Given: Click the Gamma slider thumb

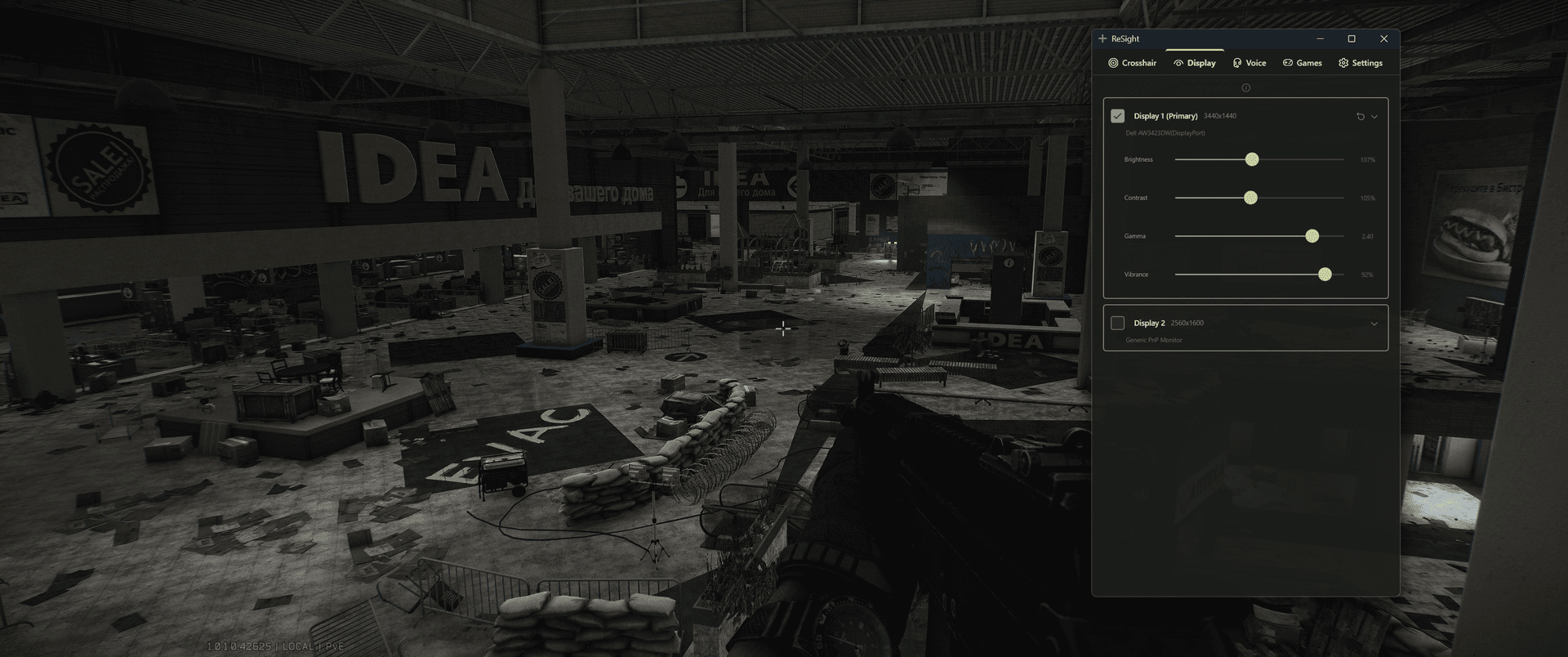Looking at the screenshot, I should [1312, 235].
